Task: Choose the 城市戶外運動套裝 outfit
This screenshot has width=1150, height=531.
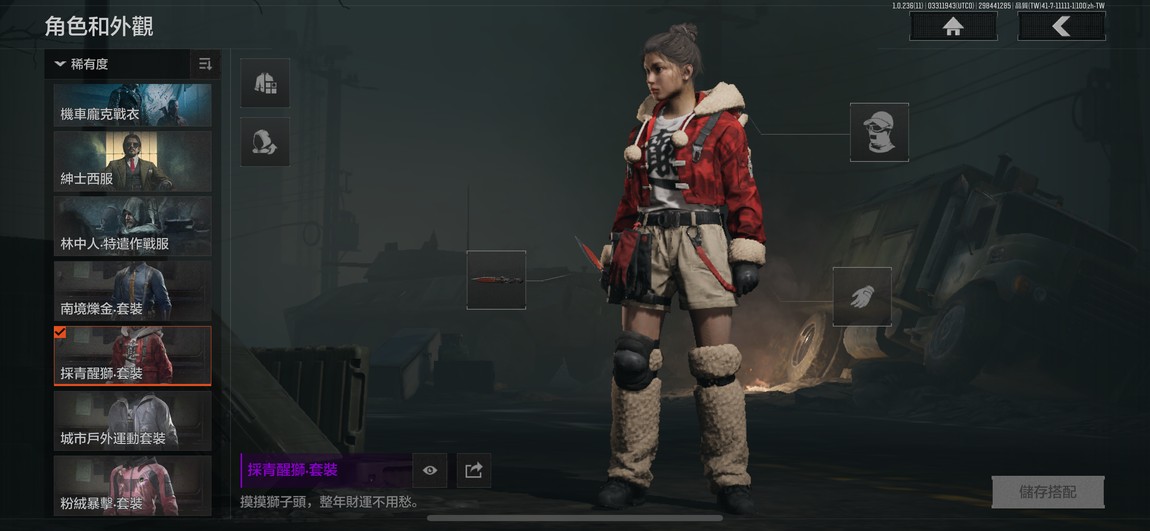Action: point(133,420)
